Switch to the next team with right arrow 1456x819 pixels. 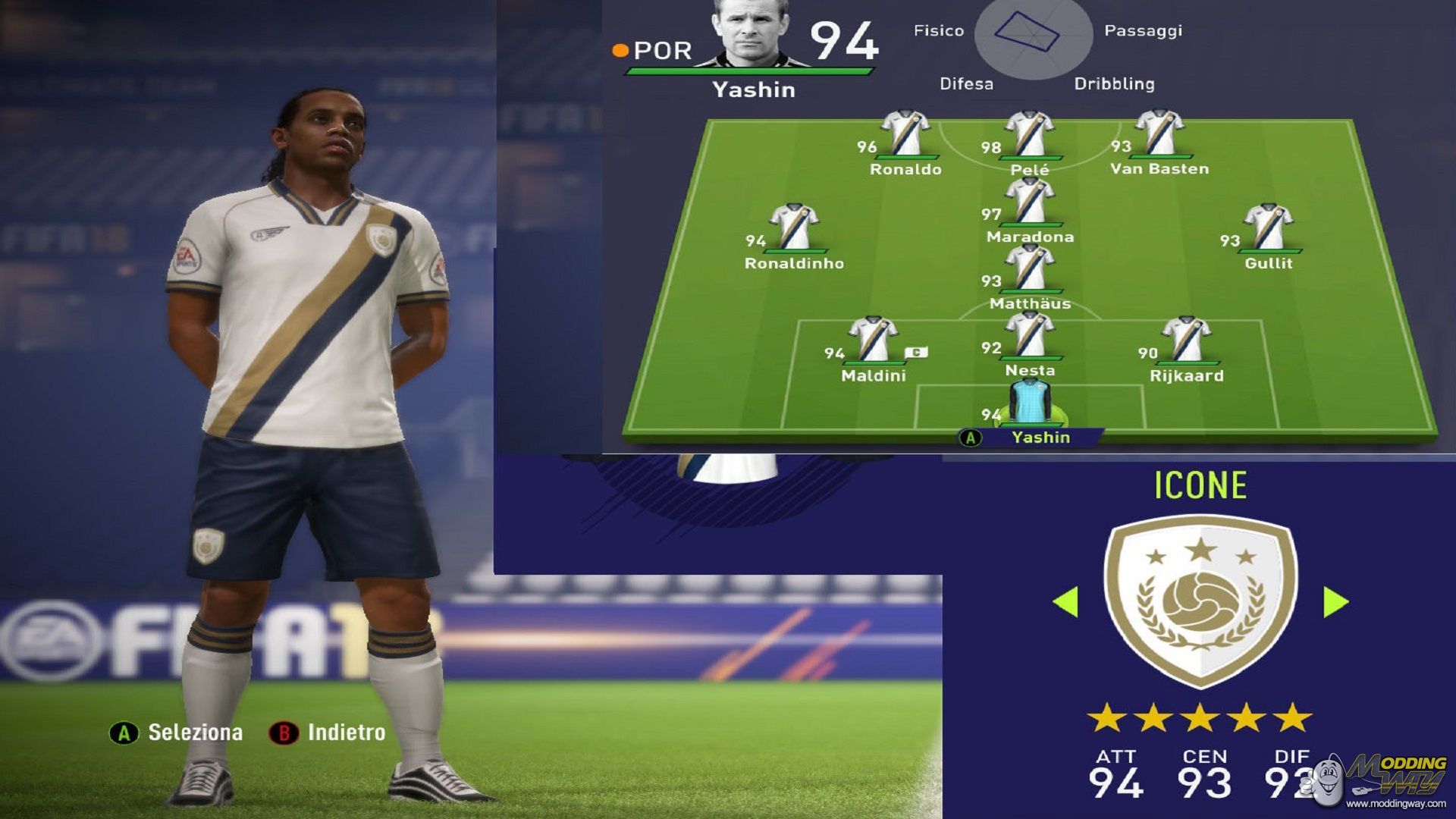tap(1335, 602)
